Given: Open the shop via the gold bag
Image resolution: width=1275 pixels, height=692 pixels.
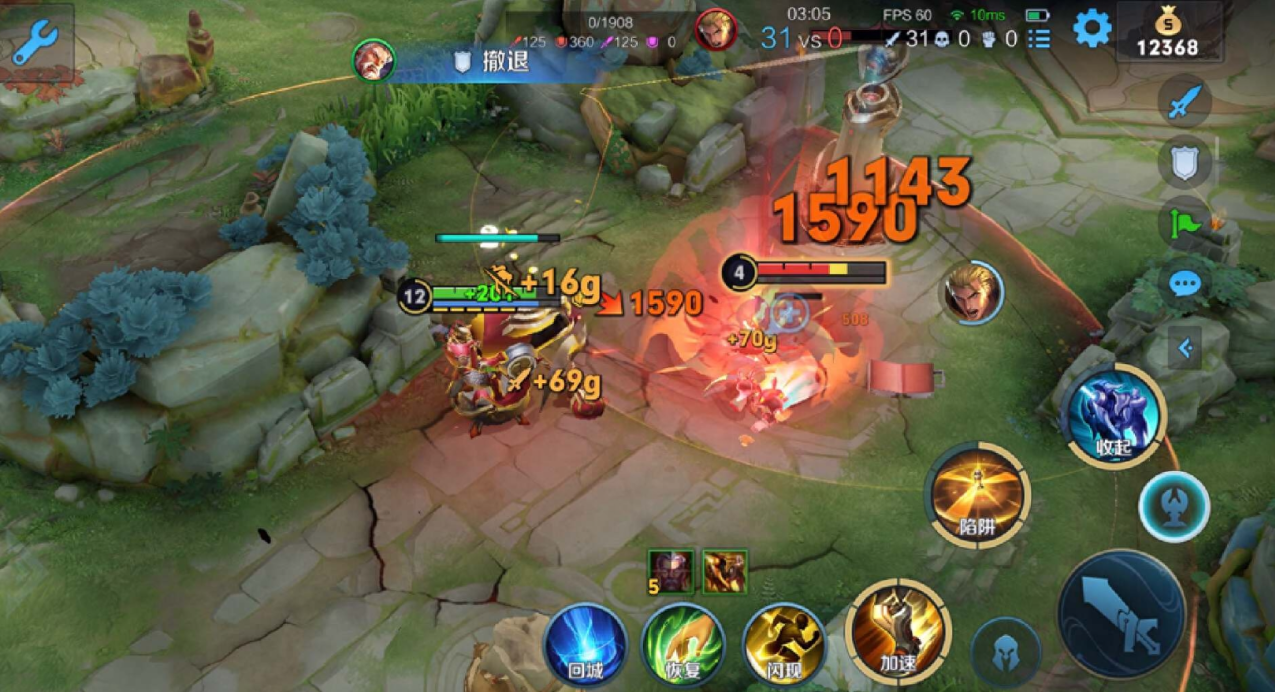Looking at the screenshot, I should point(1167,32).
